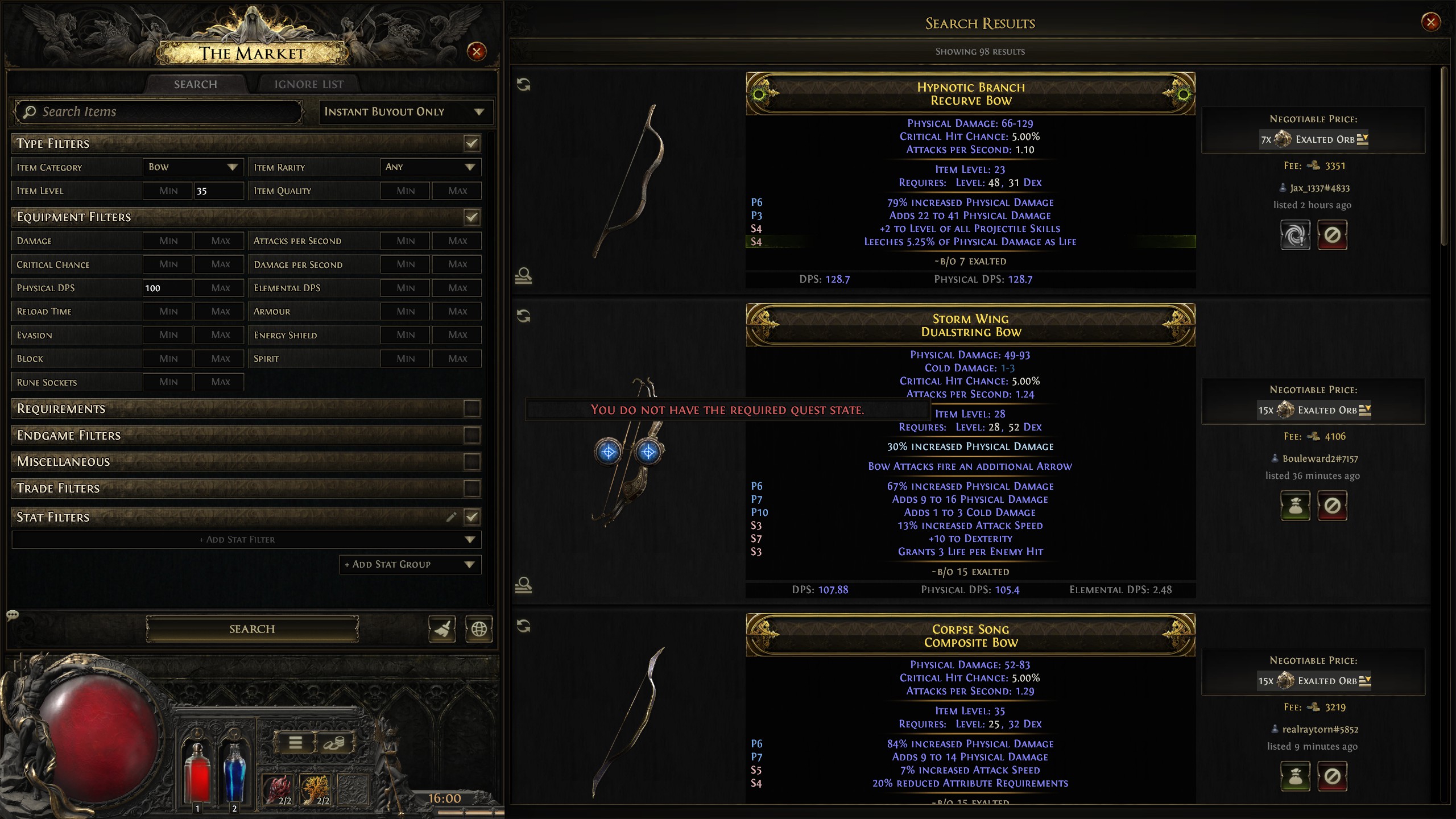Refresh the Hypnotic Branch listing
The image size is (1456, 819).
[x=523, y=85]
